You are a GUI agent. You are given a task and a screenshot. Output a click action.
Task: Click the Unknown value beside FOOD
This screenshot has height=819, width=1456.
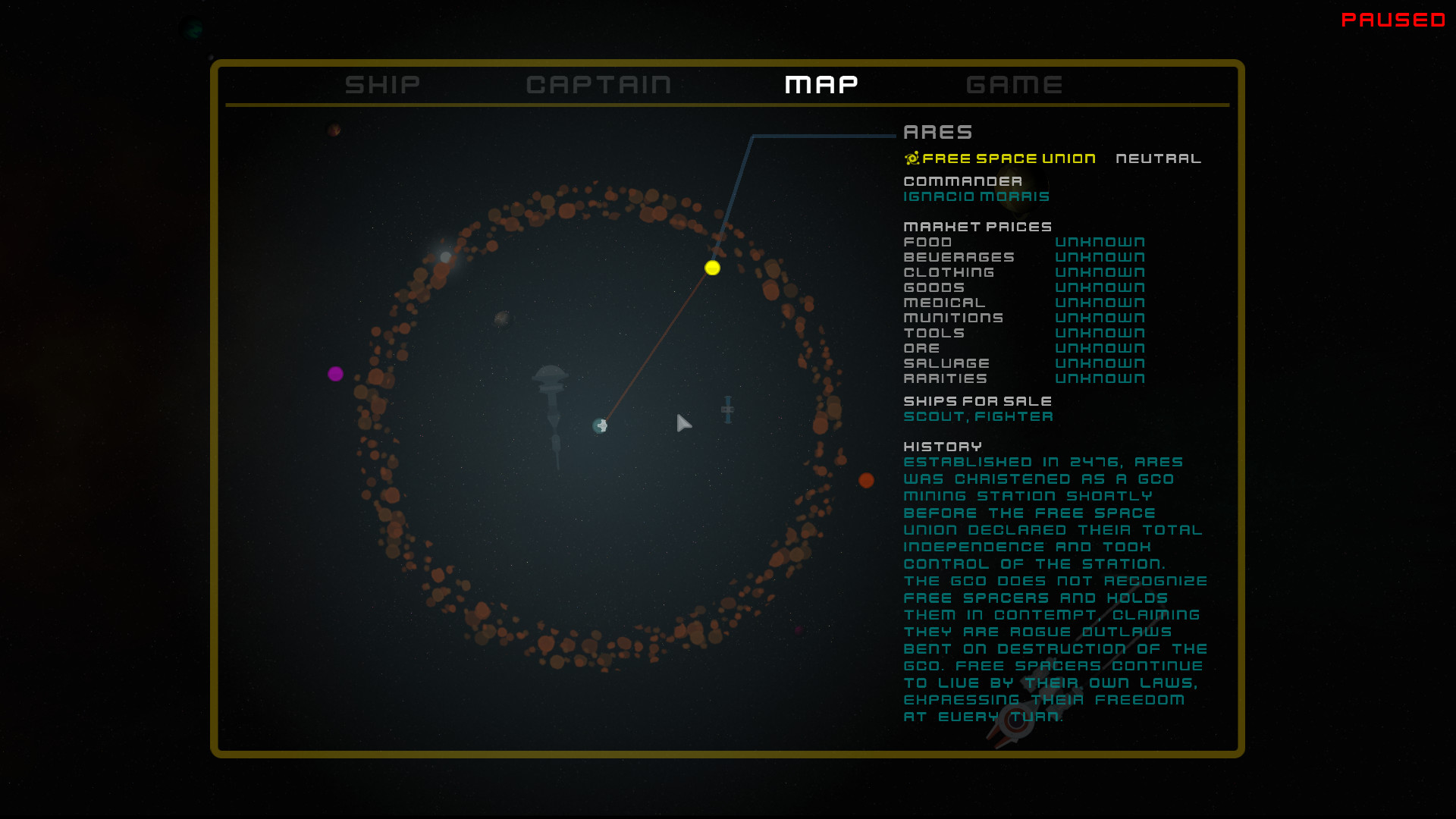(x=1100, y=241)
